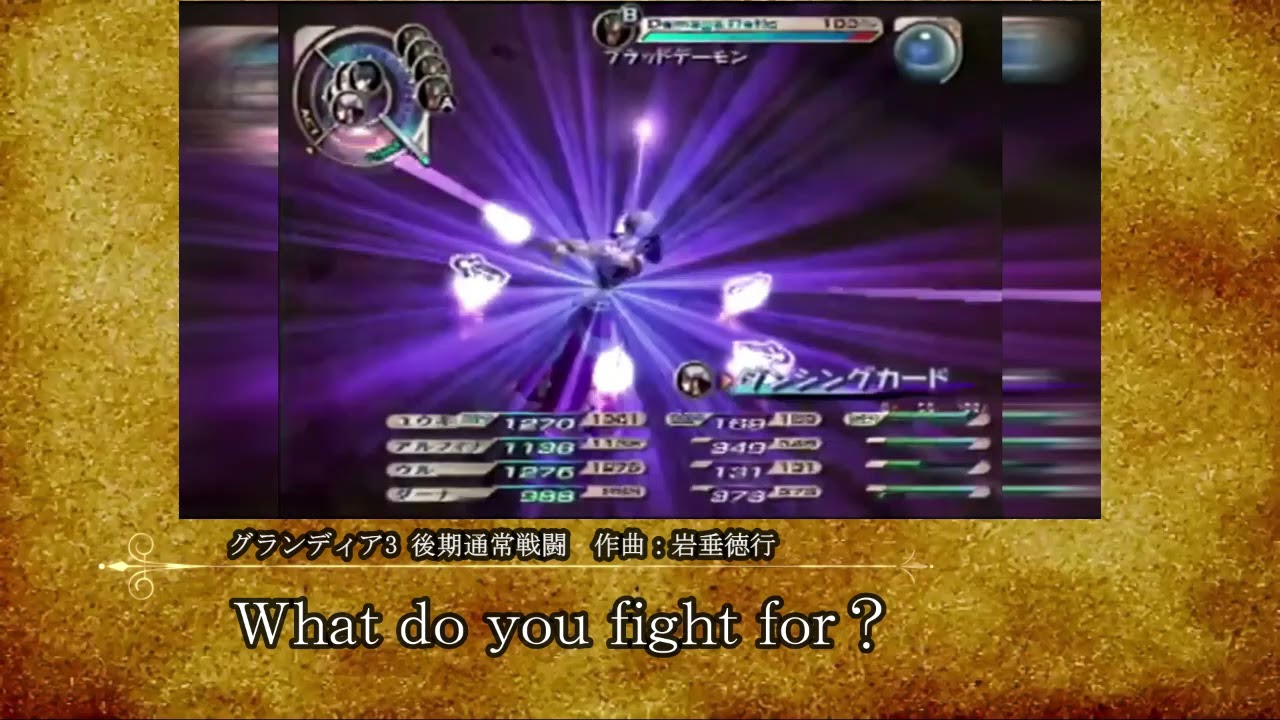Select the topmost character portrait beside the IP gauge
The width and height of the screenshot is (1280, 720).
coord(412,36)
